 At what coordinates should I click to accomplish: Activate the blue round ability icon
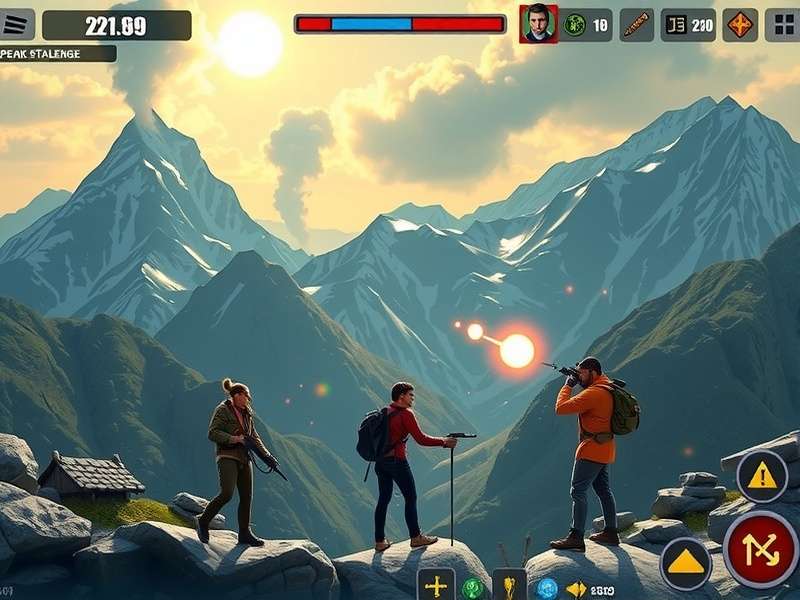click(x=547, y=588)
